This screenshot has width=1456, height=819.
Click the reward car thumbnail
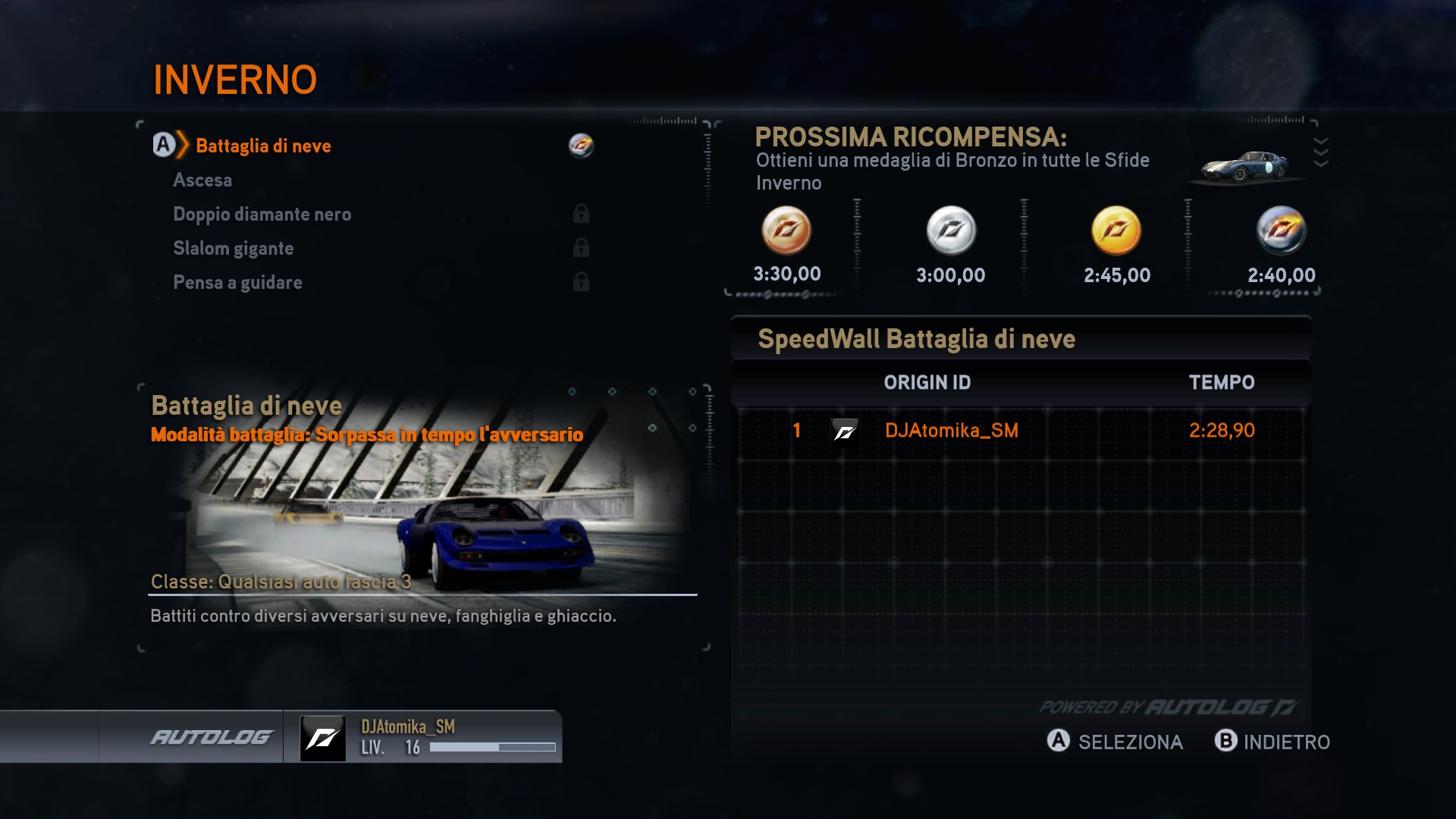[x=1244, y=167]
